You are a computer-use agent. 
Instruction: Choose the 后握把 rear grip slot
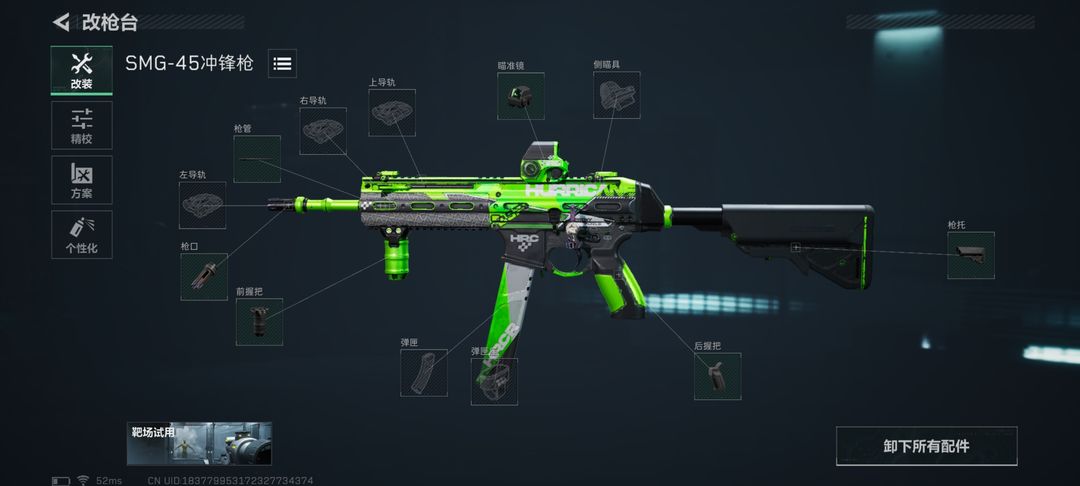tap(718, 377)
